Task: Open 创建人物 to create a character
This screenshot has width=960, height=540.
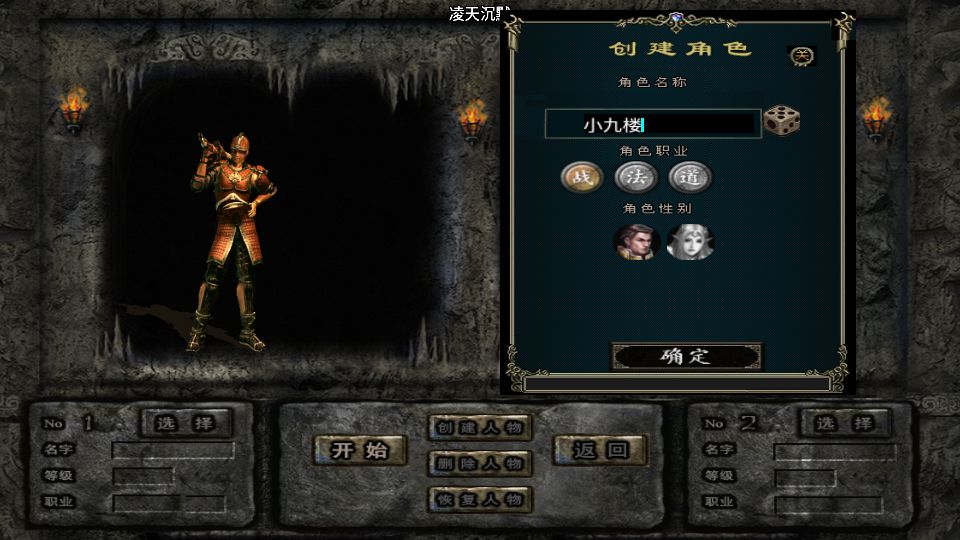Action: click(x=480, y=427)
